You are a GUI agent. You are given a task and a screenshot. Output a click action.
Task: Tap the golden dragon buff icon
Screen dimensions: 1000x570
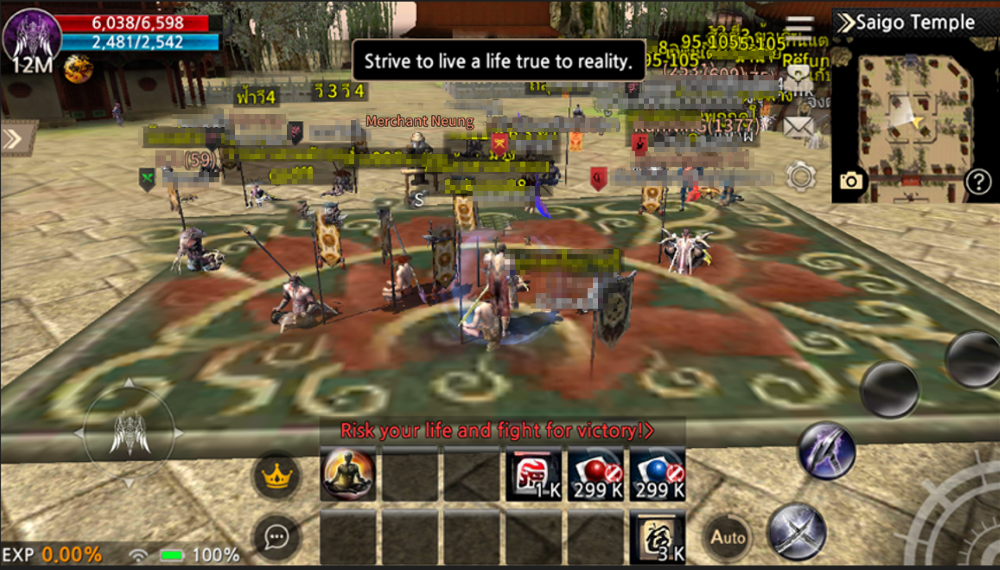pos(78,68)
